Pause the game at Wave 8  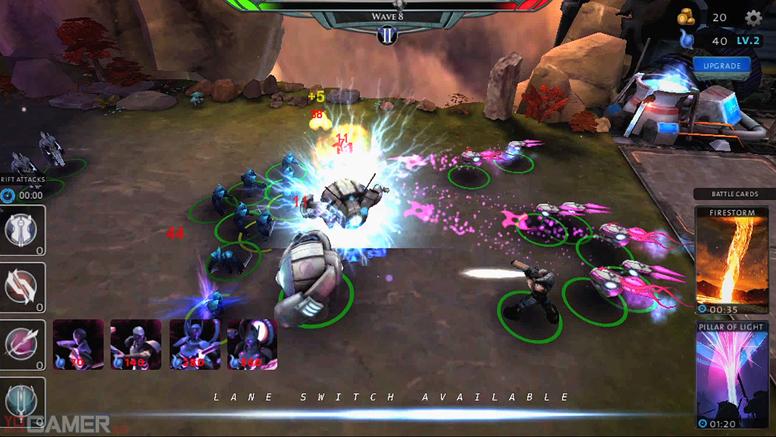click(x=387, y=35)
